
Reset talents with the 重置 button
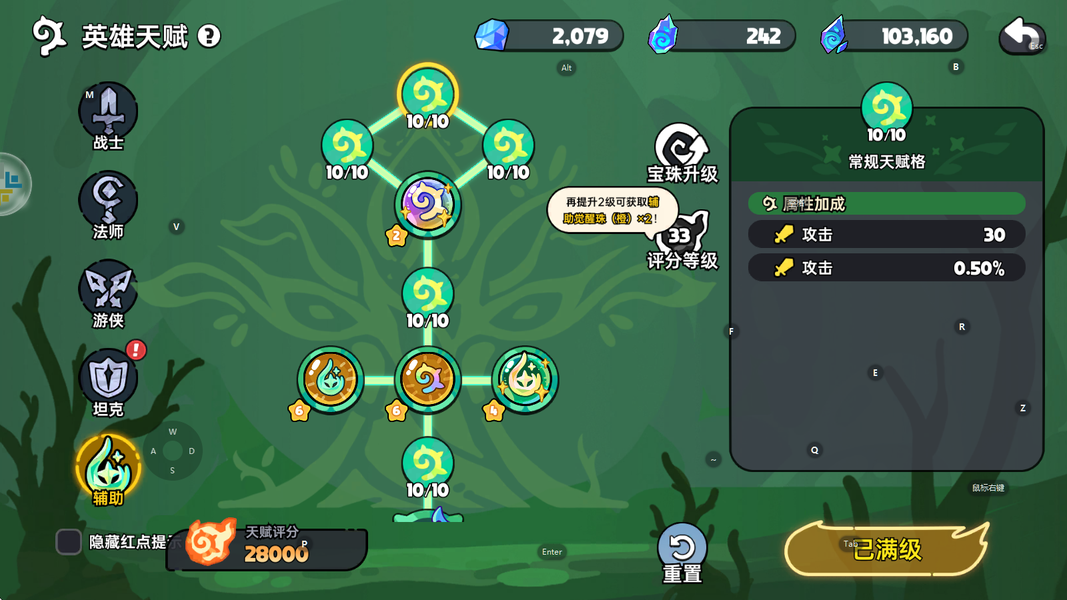(x=682, y=551)
